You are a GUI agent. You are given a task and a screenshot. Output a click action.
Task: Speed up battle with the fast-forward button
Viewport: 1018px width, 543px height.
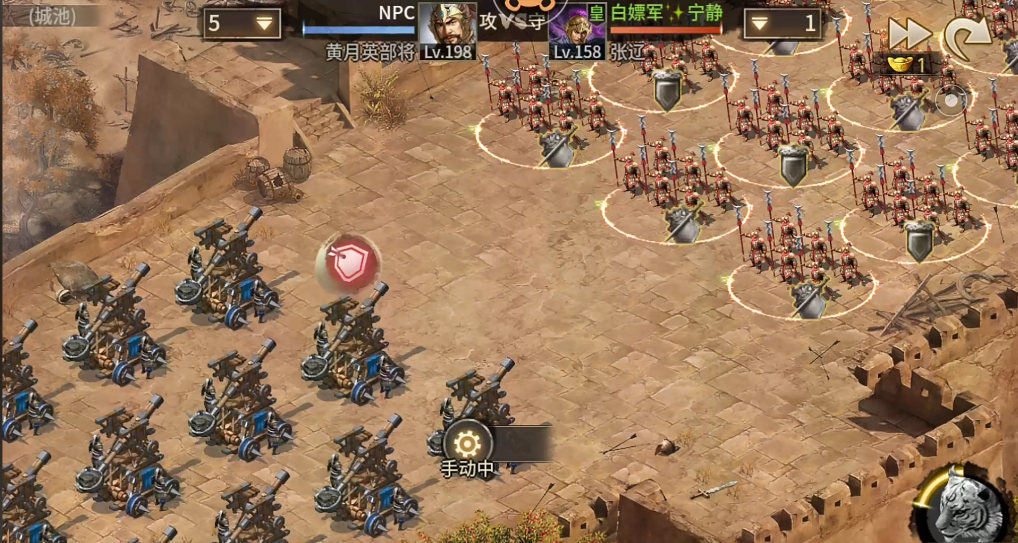point(909,33)
